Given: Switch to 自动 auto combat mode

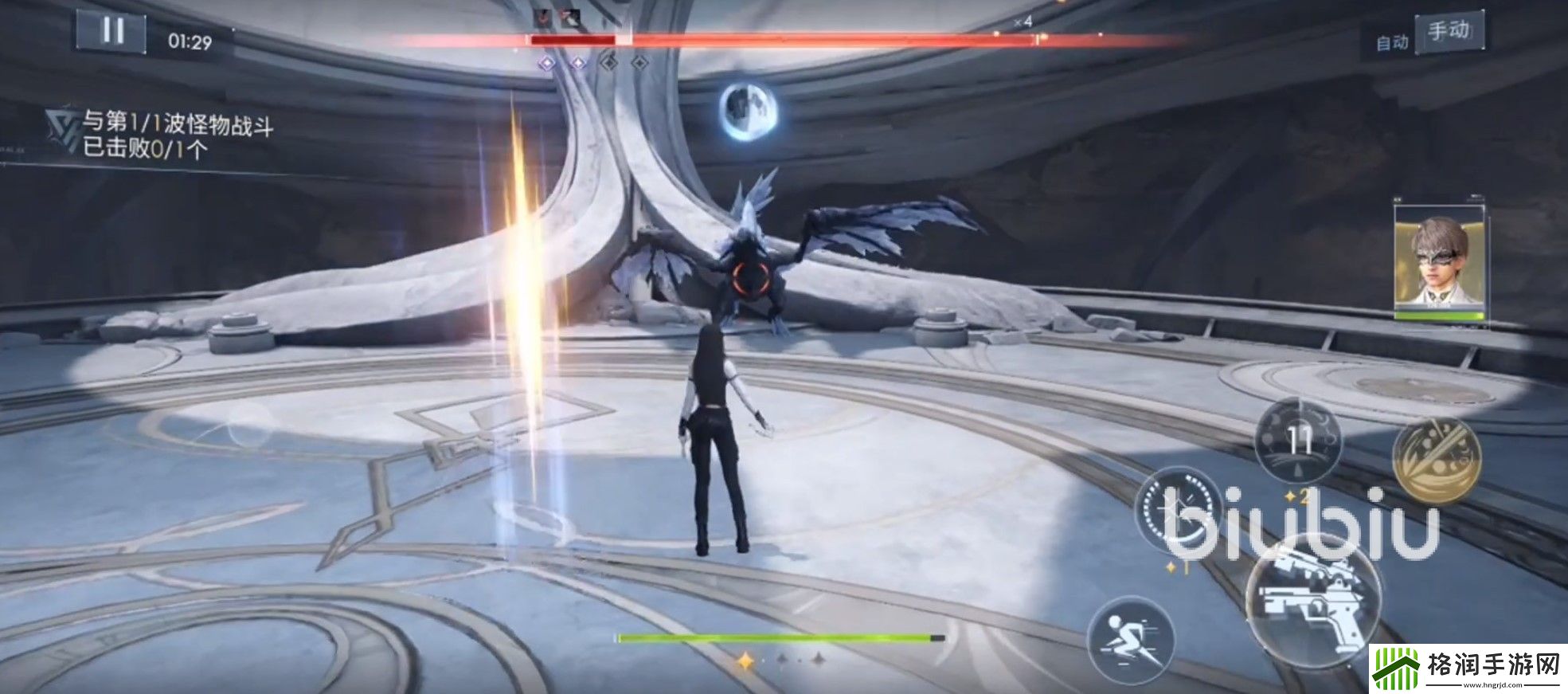Looking at the screenshot, I should (x=1392, y=42).
